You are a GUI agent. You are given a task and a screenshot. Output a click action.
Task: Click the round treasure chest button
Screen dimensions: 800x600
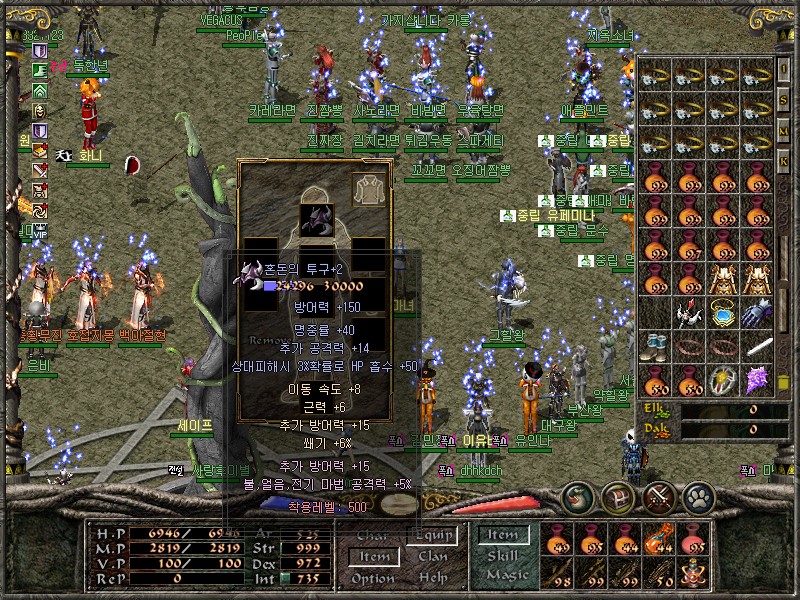point(619,496)
